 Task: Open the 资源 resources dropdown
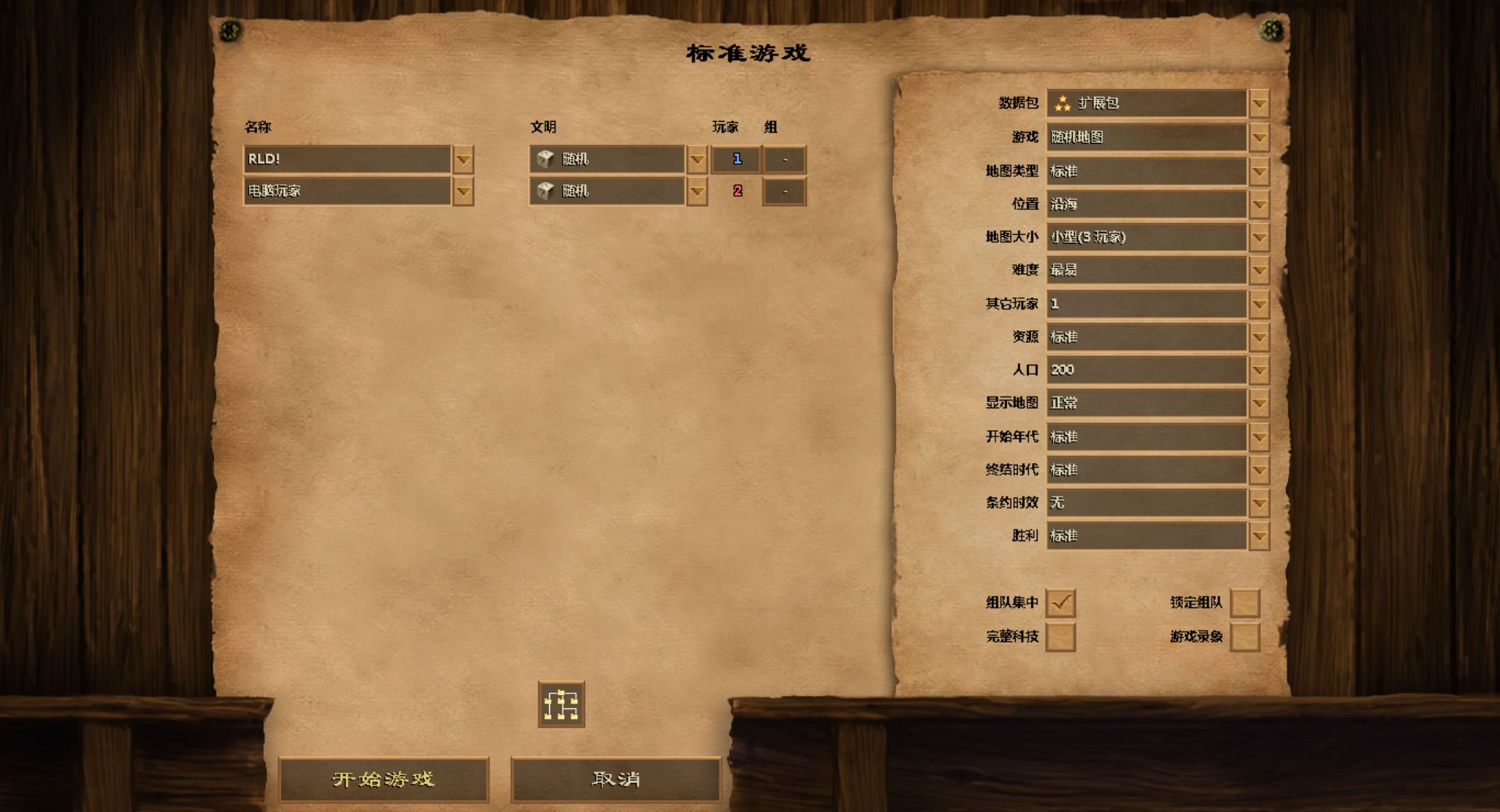point(1258,337)
